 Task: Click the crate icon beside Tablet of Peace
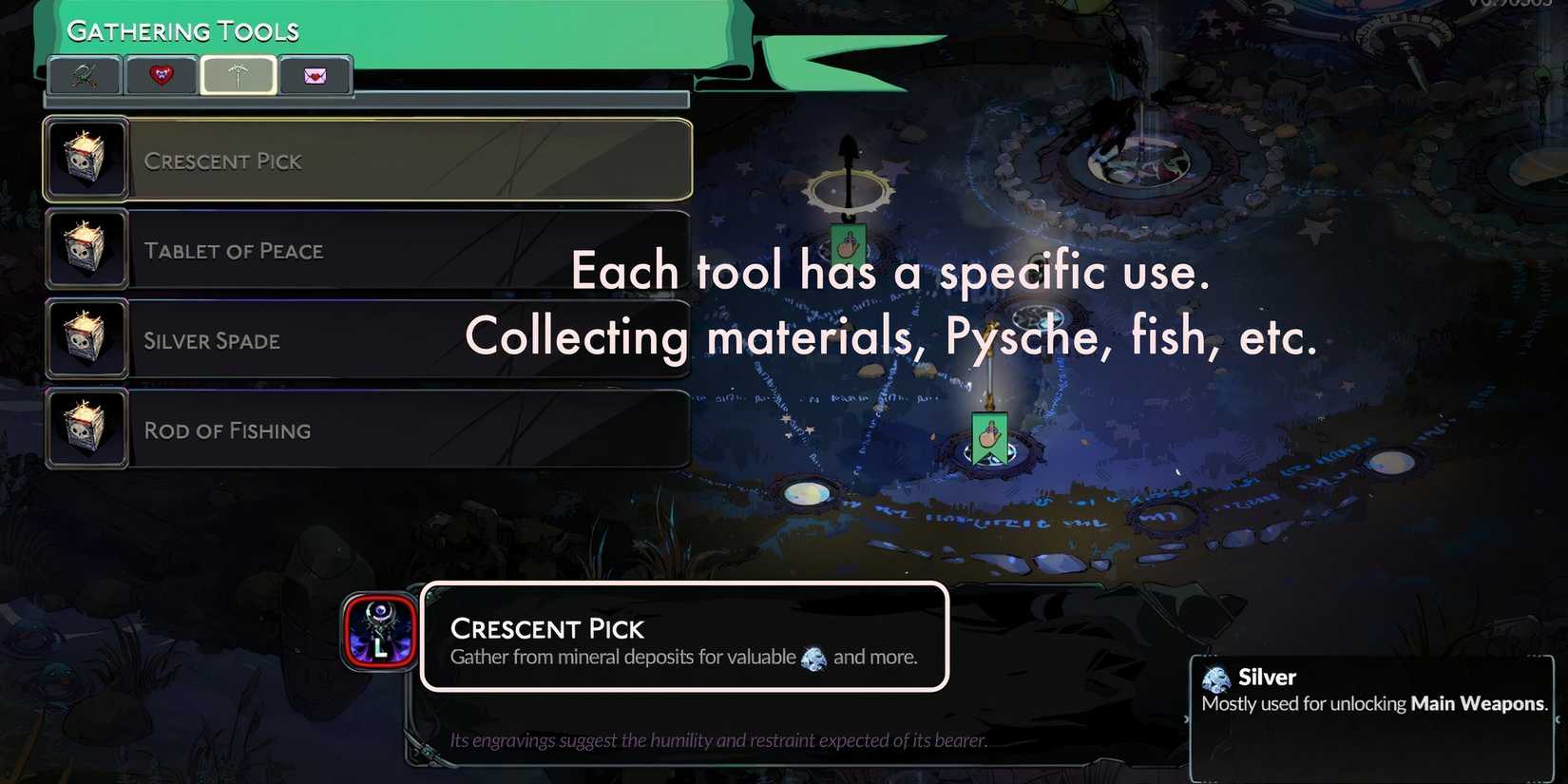86,249
